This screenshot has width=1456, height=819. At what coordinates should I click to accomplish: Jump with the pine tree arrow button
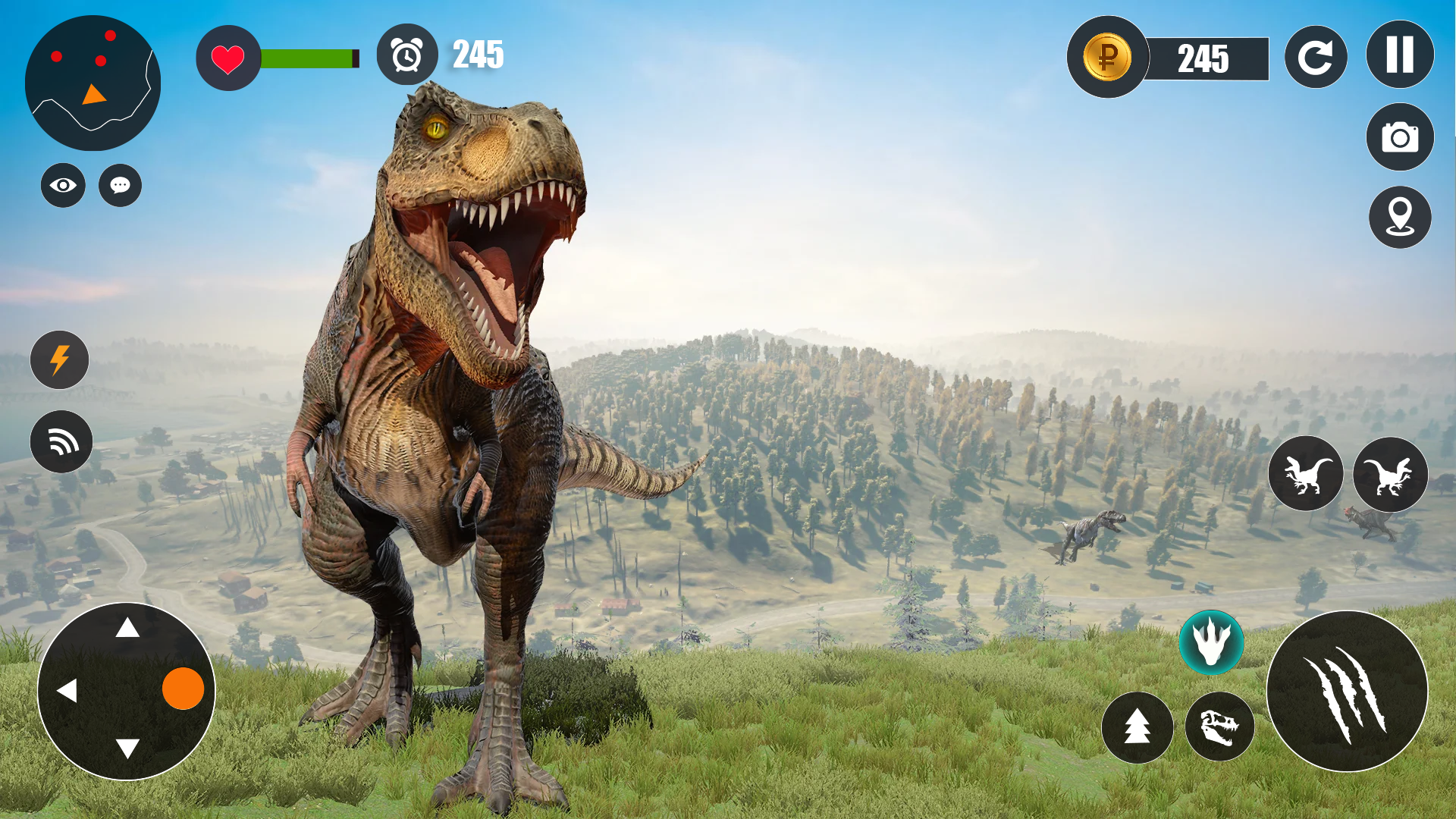click(1137, 727)
